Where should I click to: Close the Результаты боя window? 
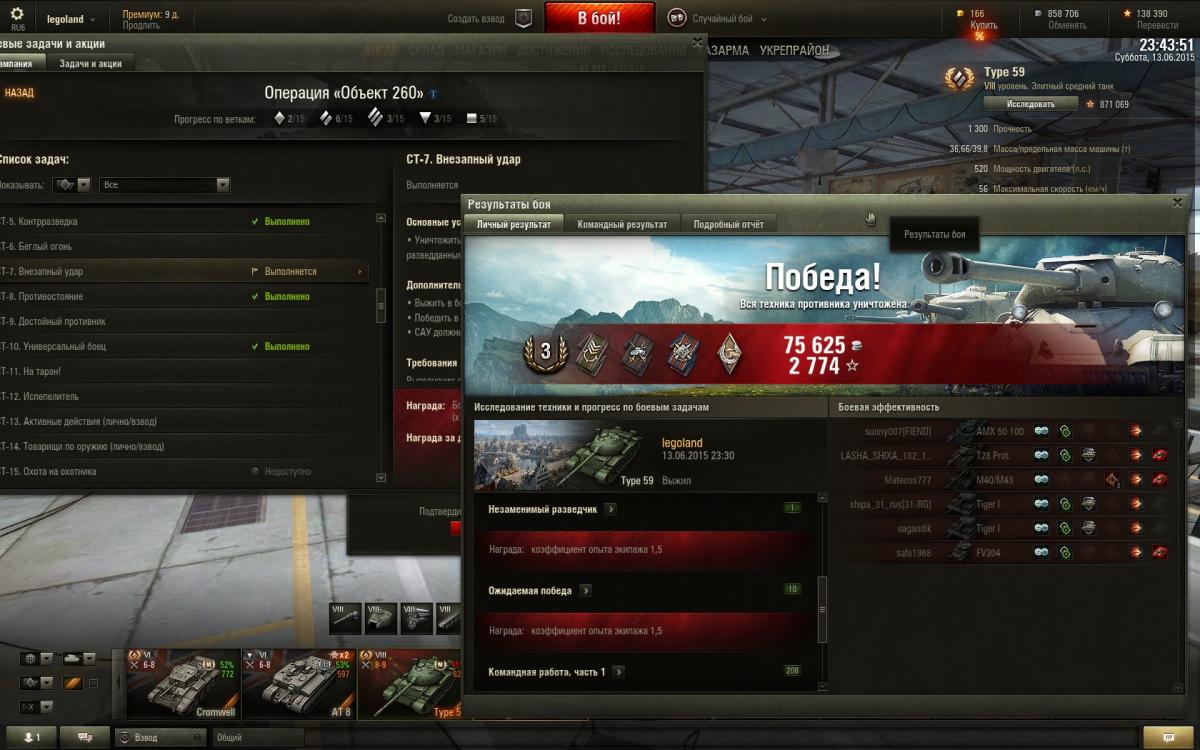coord(1176,203)
